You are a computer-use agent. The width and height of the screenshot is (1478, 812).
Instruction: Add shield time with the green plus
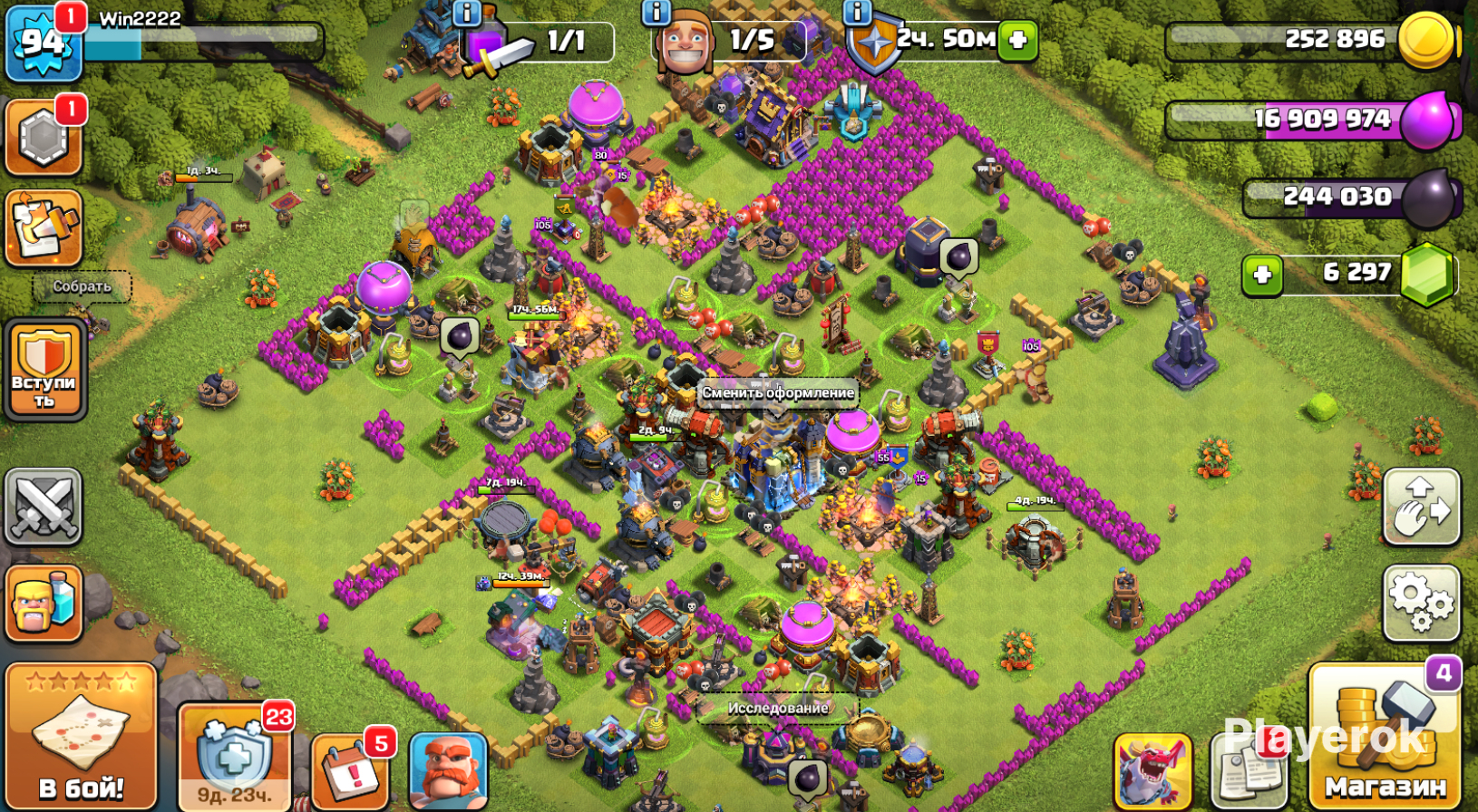click(x=1017, y=40)
